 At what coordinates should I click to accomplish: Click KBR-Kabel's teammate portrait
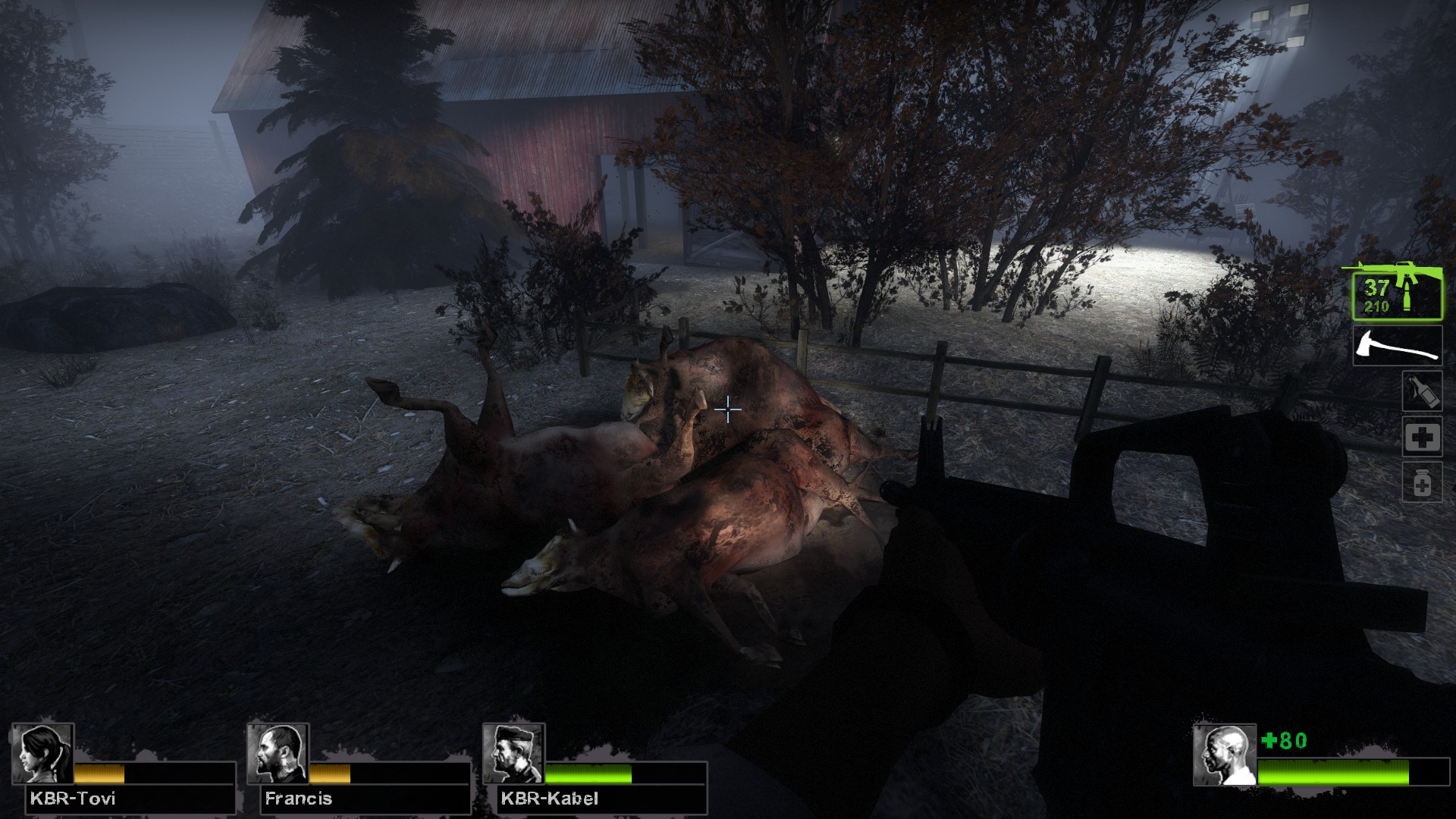tap(513, 754)
